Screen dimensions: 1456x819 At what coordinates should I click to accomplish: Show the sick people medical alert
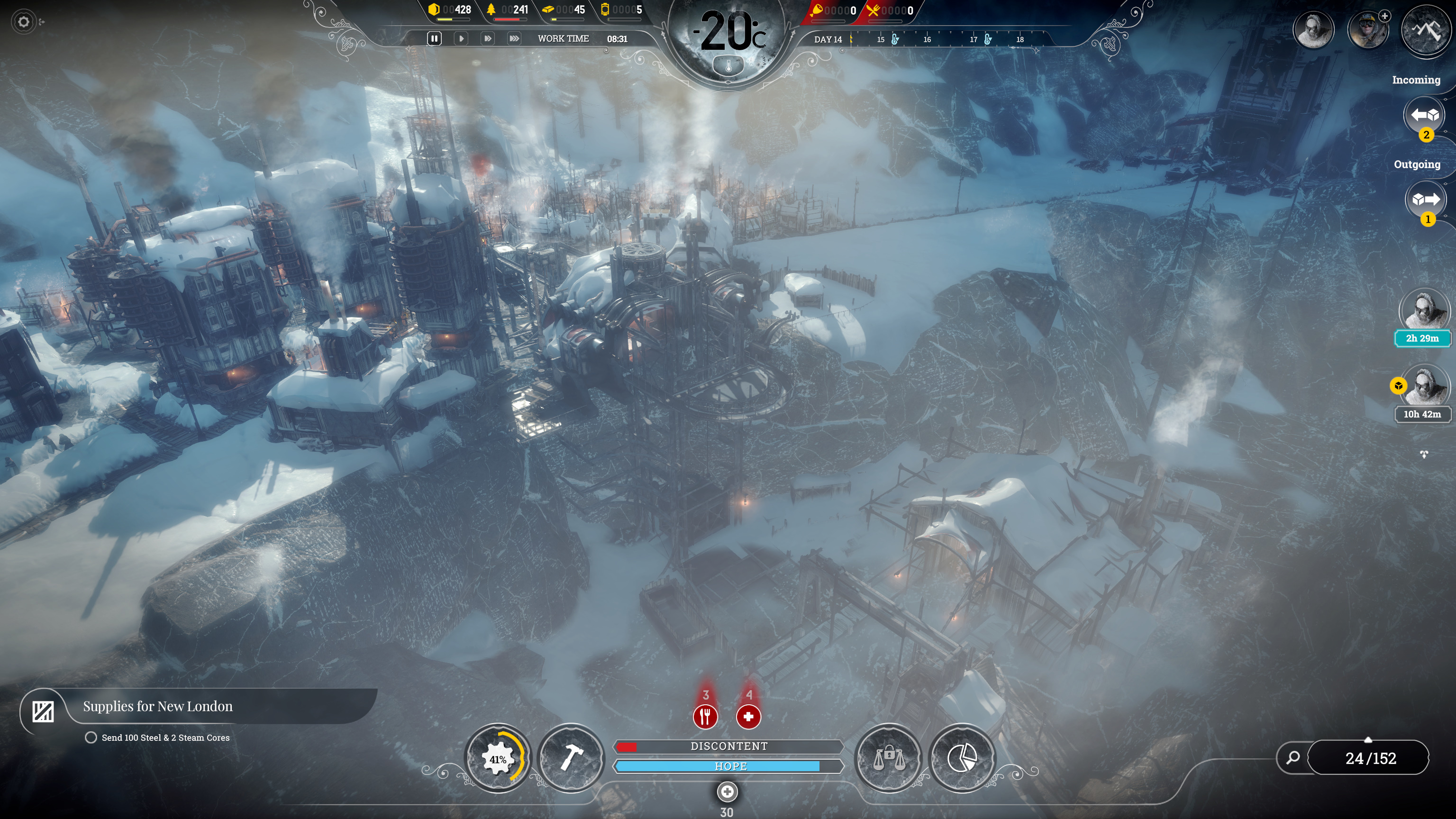pos(748,717)
